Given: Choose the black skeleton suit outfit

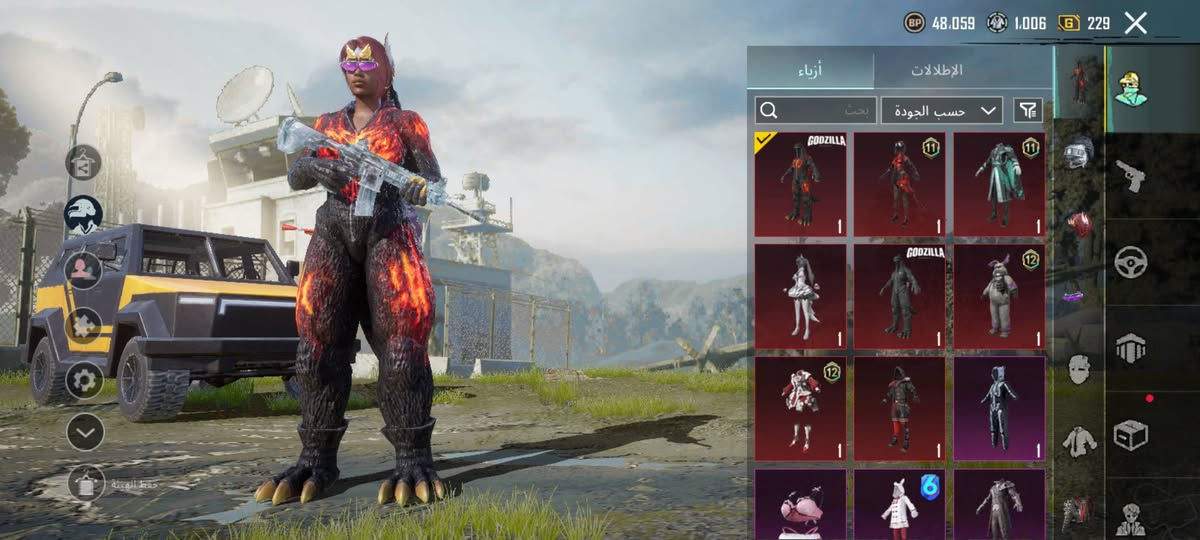Looking at the screenshot, I should click(x=999, y=409).
